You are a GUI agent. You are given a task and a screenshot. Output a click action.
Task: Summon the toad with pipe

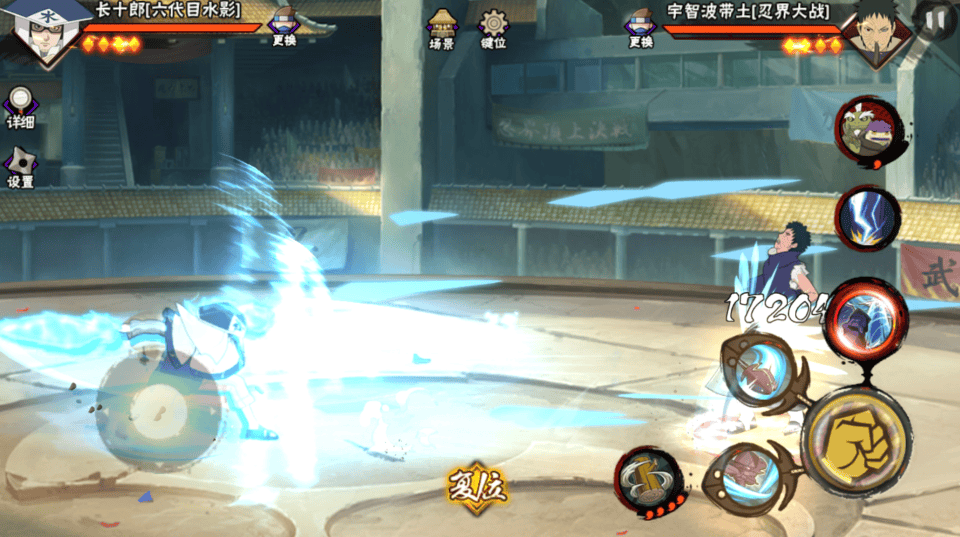pyautogui.click(x=868, y=132)
